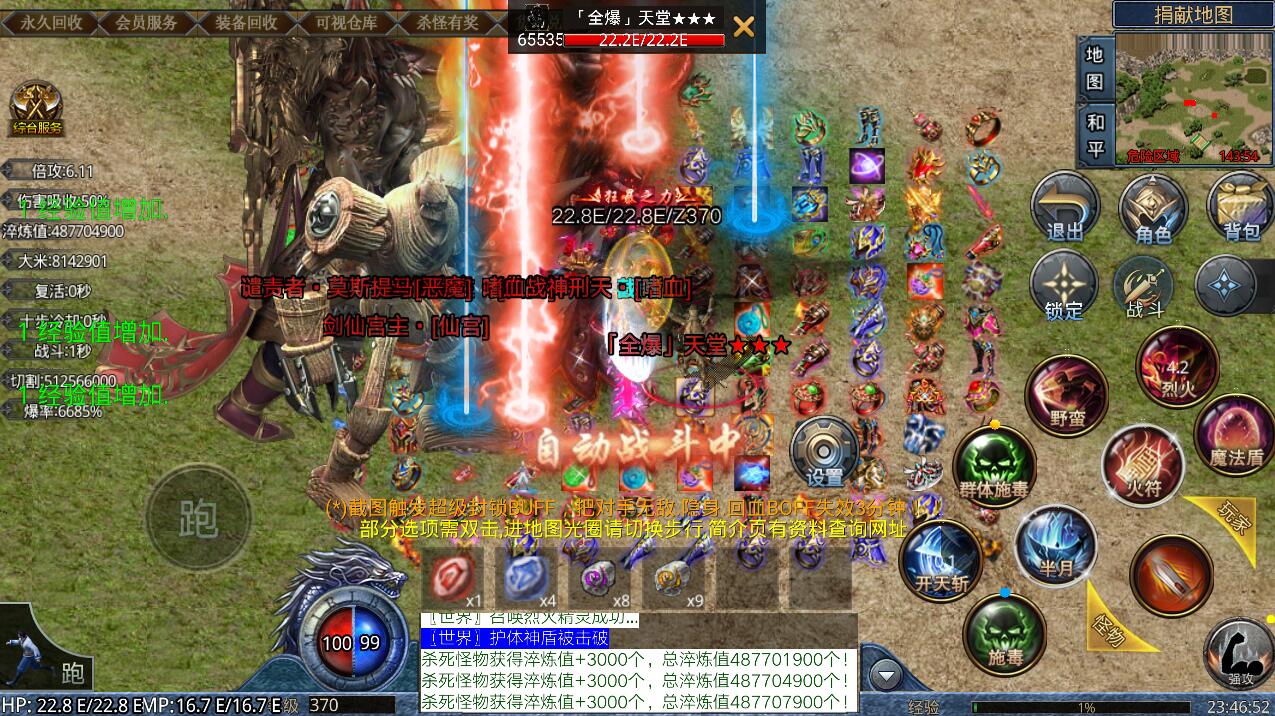Open the 角色 character sheet
This screenshot has height=716, width=1275.
1153,207
